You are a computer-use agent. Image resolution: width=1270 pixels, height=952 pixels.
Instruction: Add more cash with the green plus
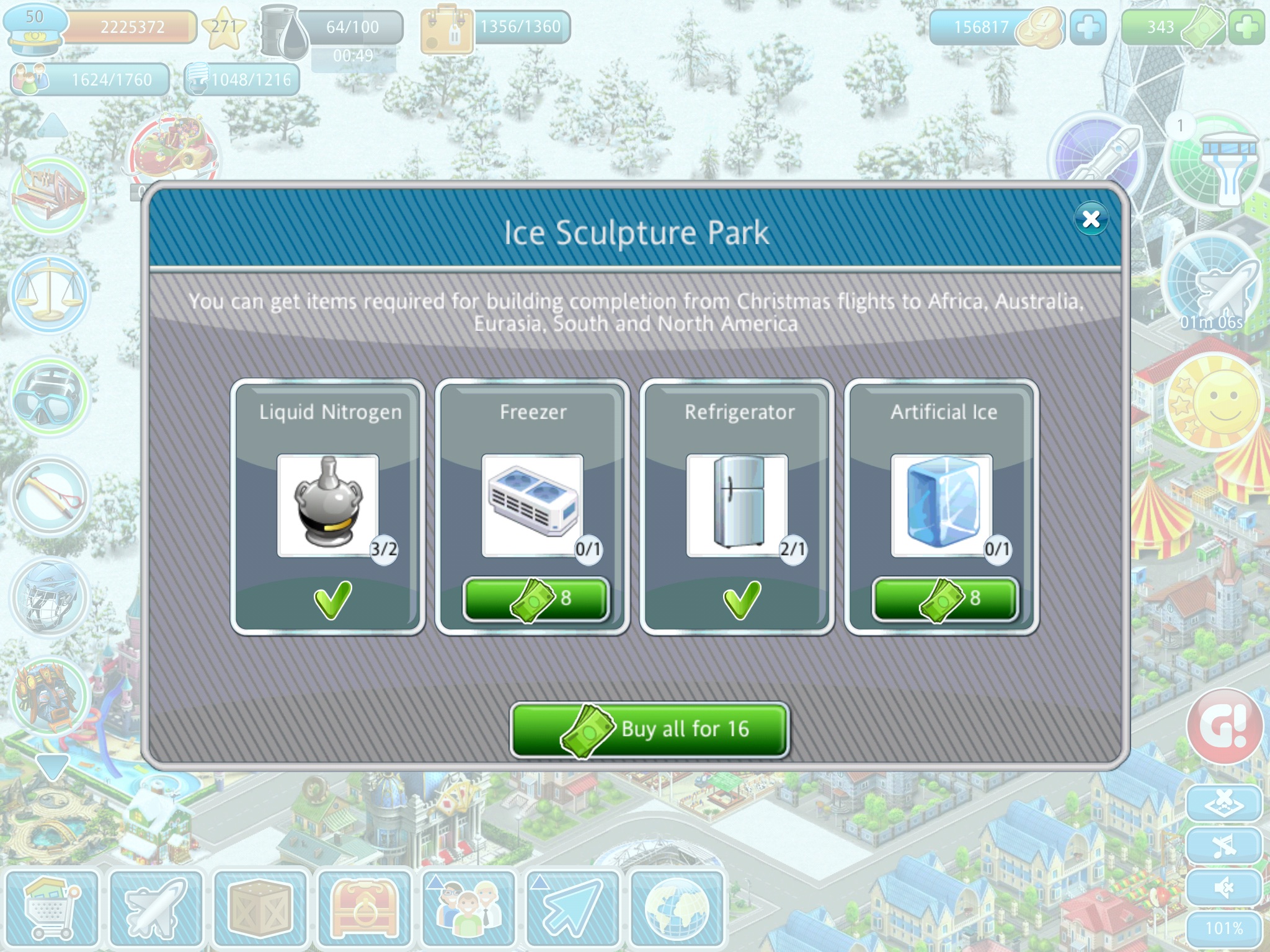pos(1246,27)
